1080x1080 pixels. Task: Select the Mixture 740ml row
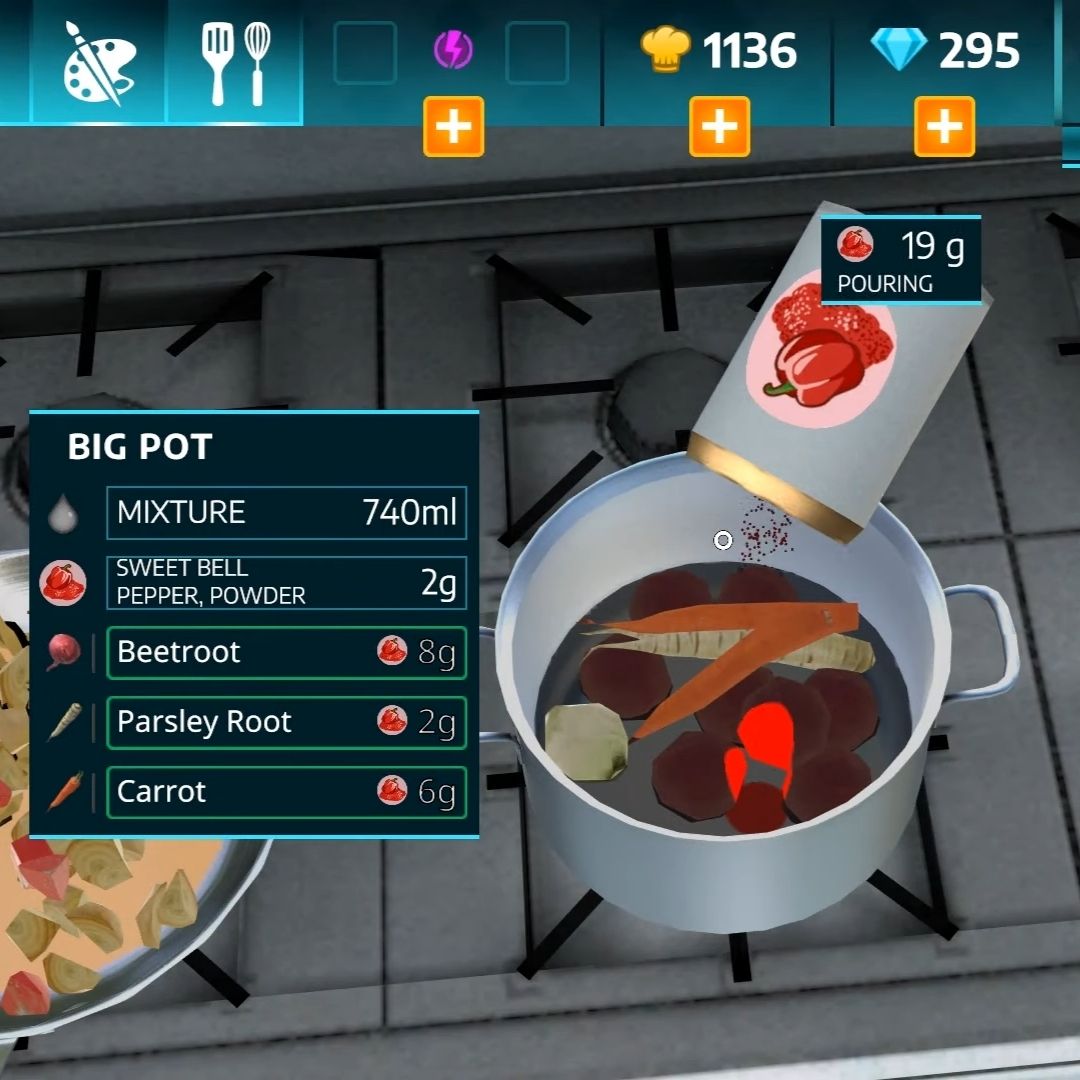(286, 512)
